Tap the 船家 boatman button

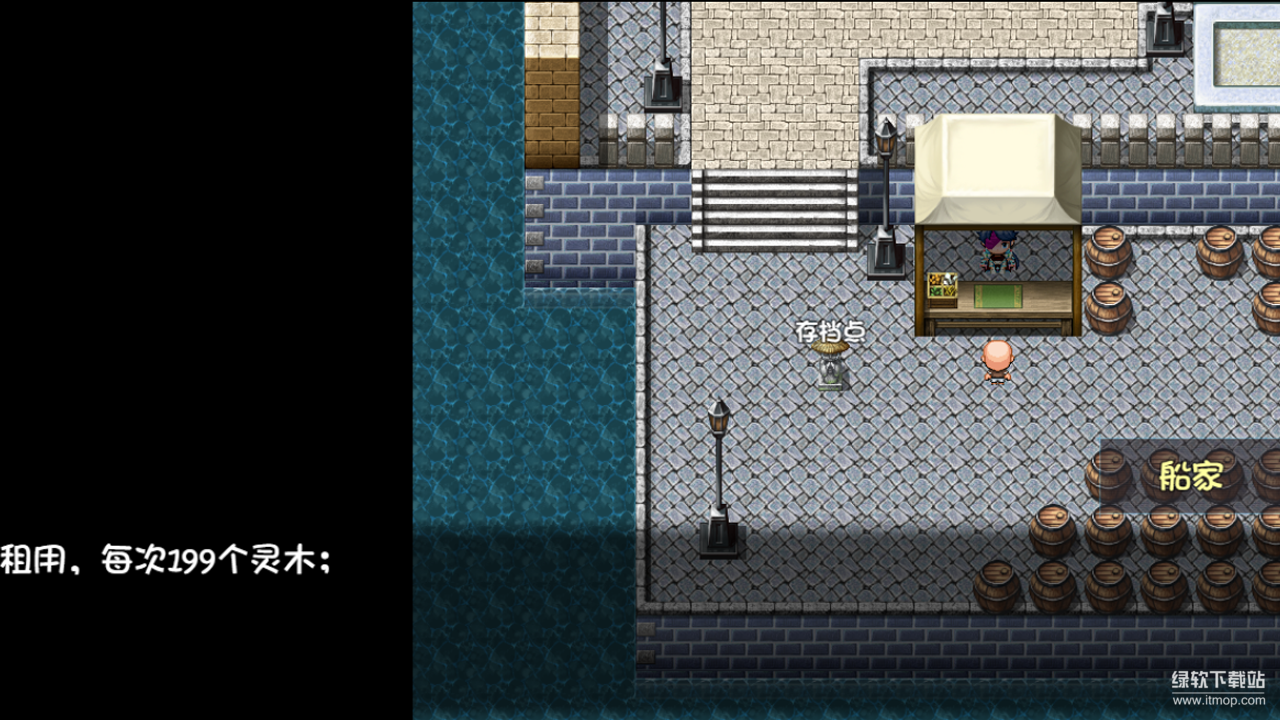[x=1190, y=477]
